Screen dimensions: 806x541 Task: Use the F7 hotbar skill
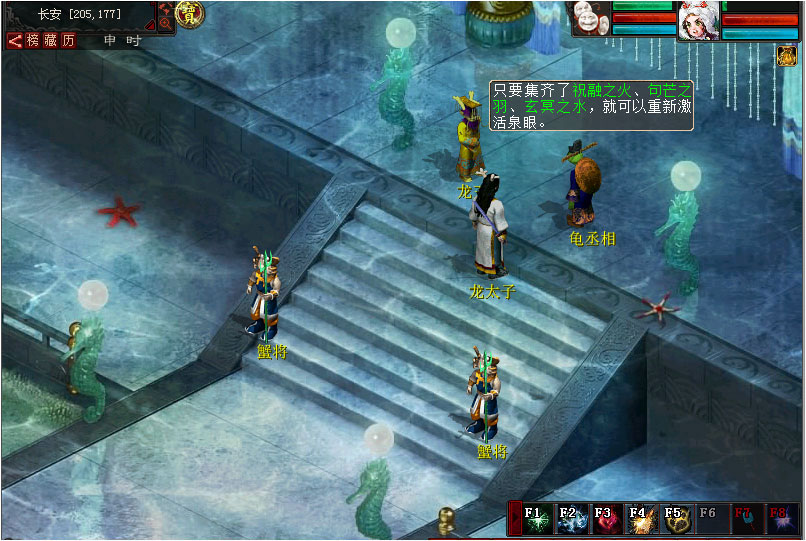coord(743,519)
